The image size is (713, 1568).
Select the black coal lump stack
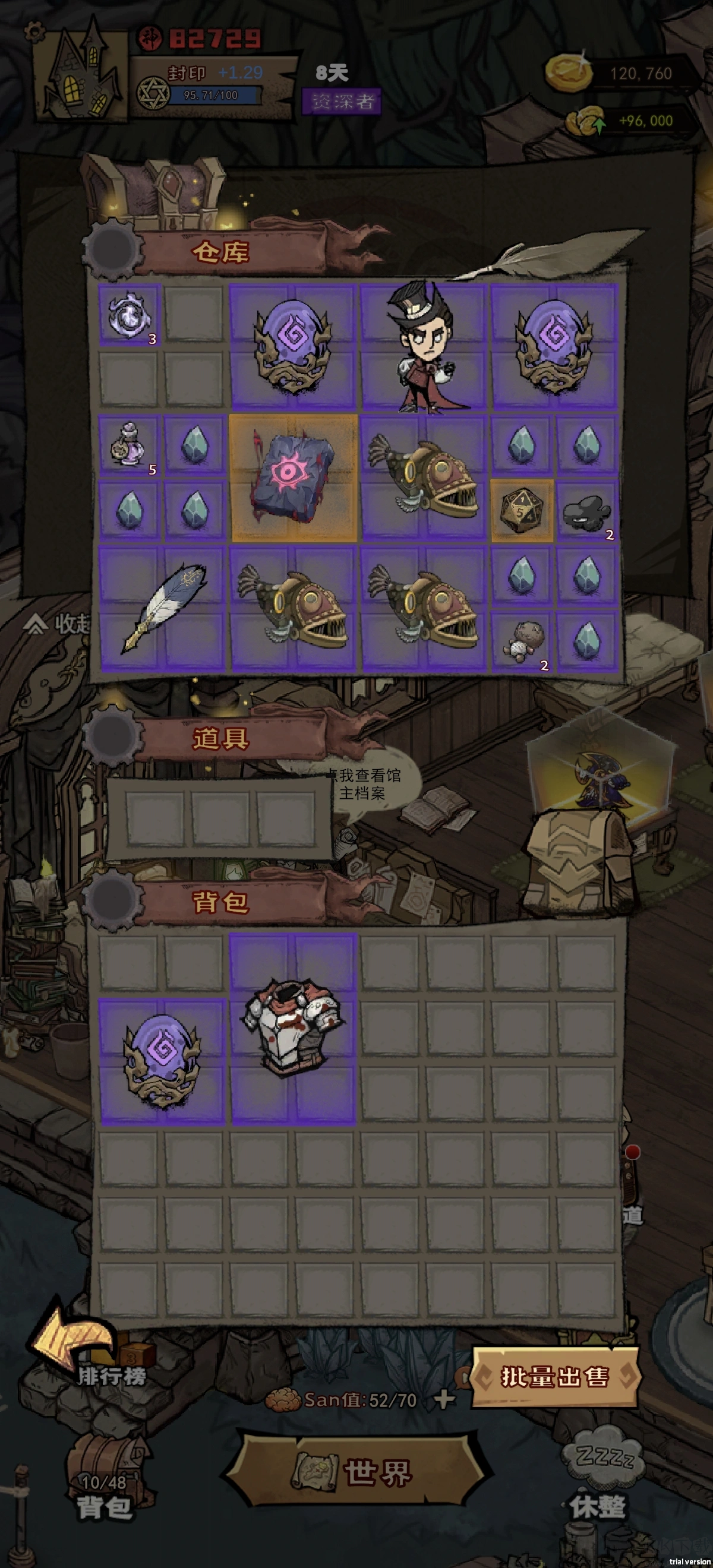586,510
